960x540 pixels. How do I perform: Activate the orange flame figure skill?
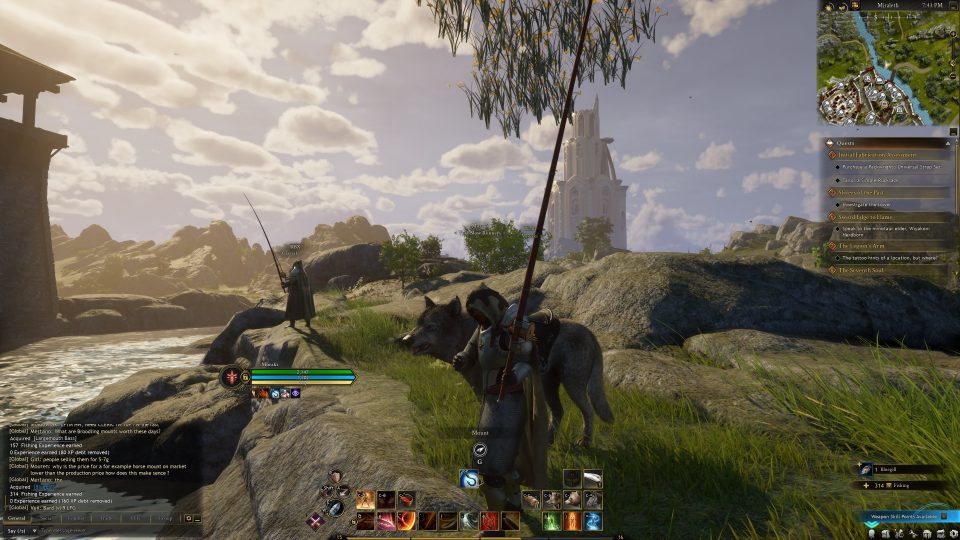pyautogui.click(x=571, y=521)
